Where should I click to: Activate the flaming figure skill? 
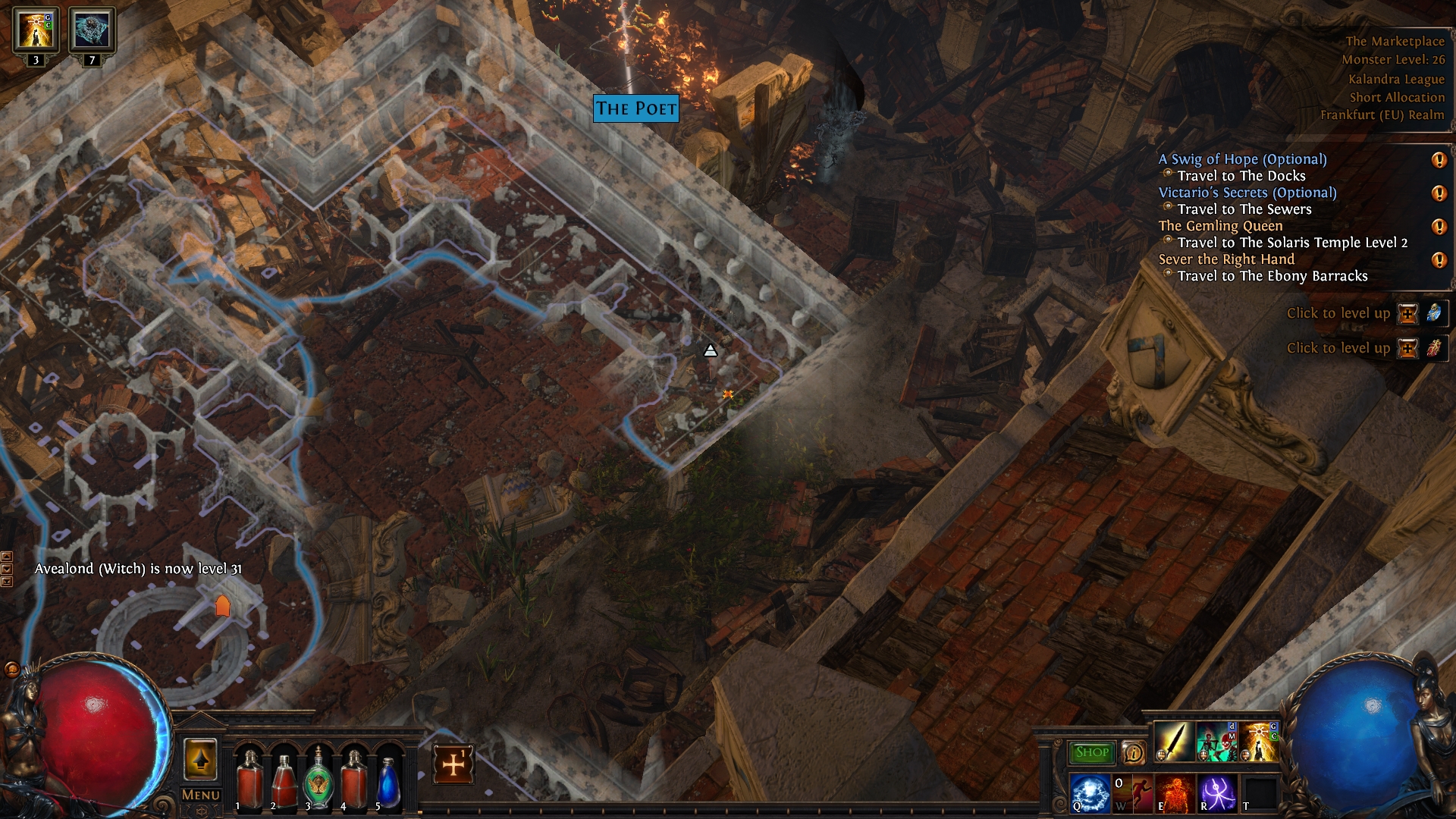tap(1175, 792)
